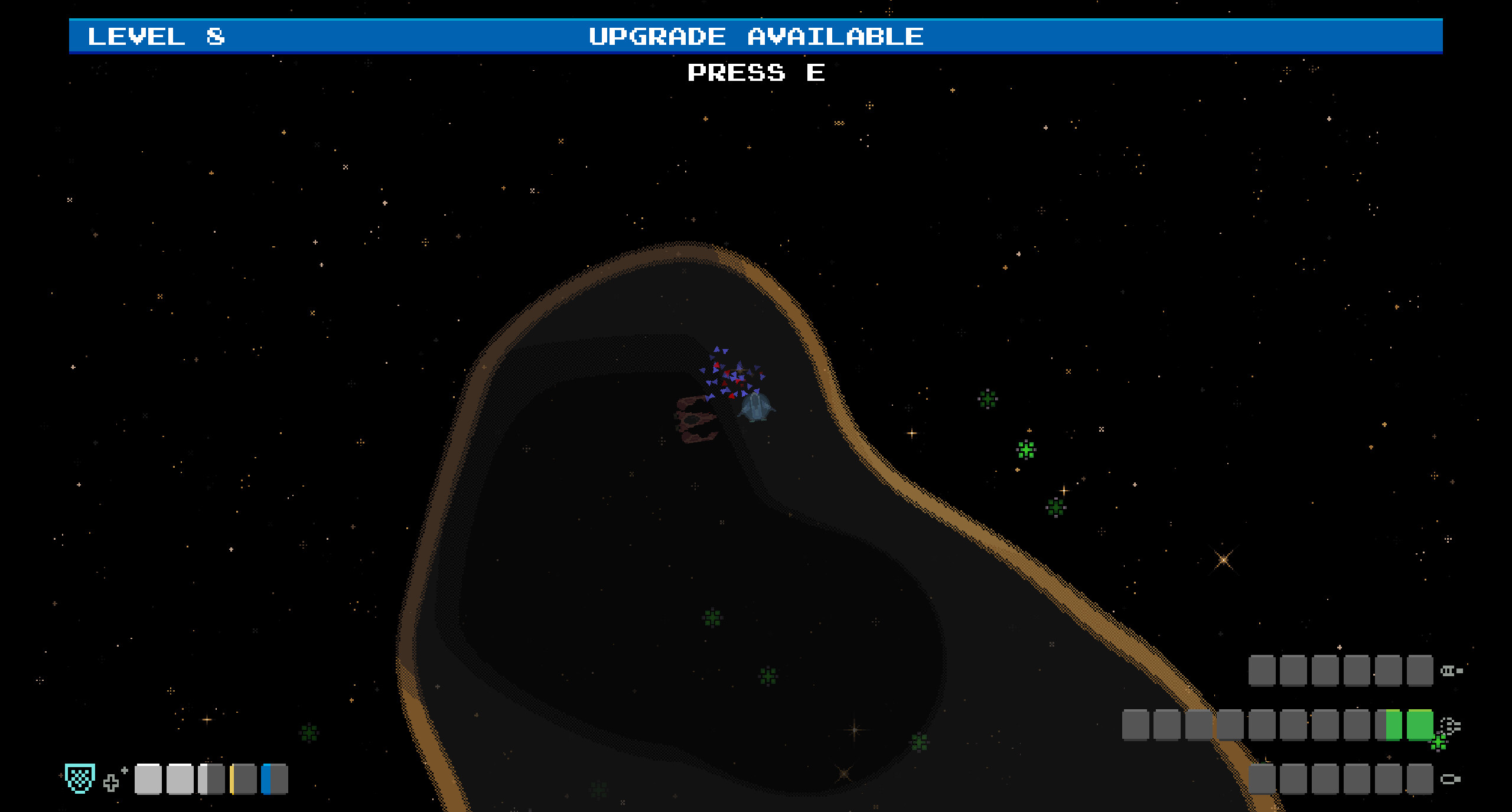Expand the top upgrade slot row
Viewport: 1512px width, 812px height.
pyautogui.click(x=1341, y=671)
